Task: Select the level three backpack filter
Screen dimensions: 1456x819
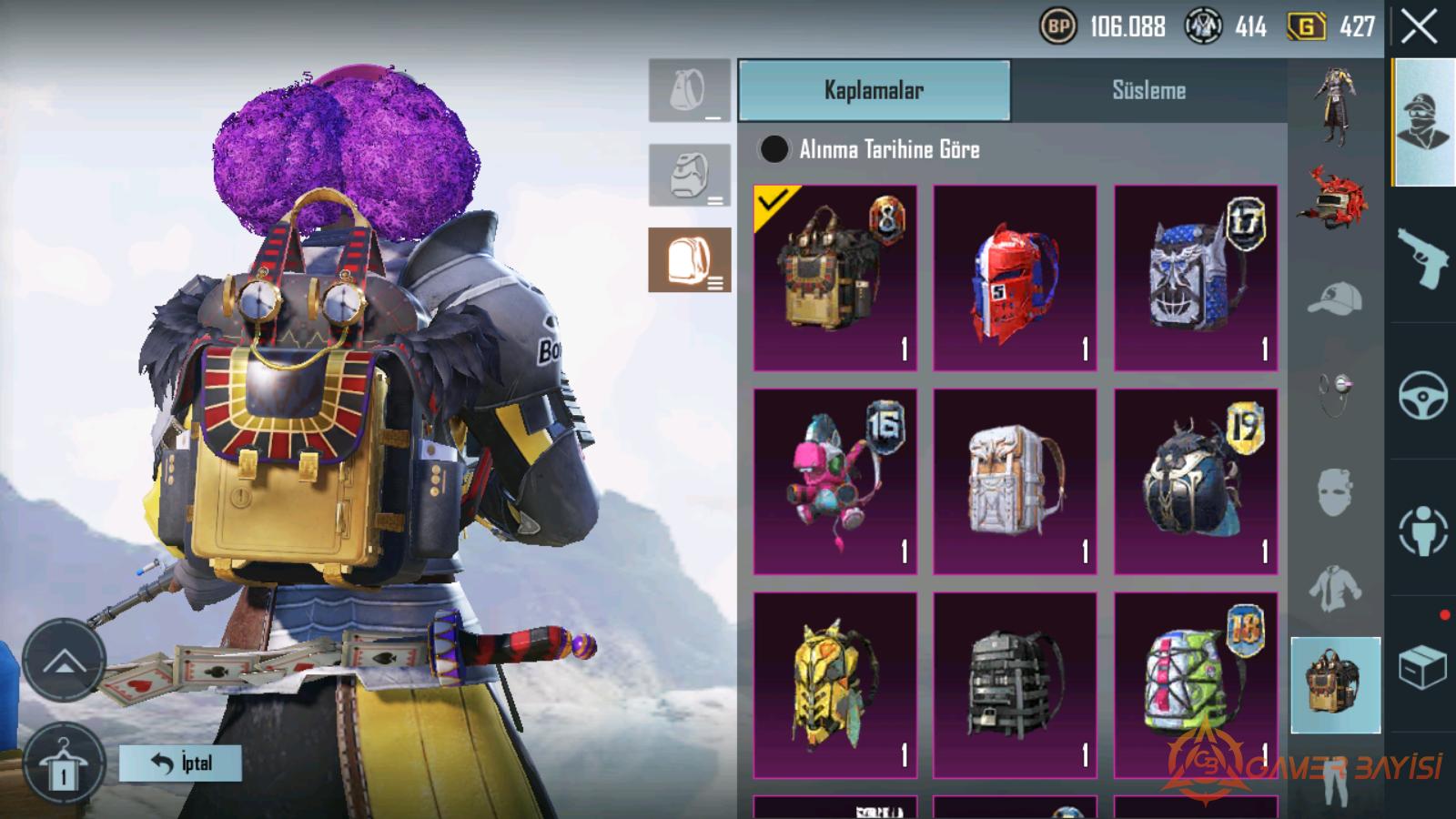Action: tap(689, 260)
